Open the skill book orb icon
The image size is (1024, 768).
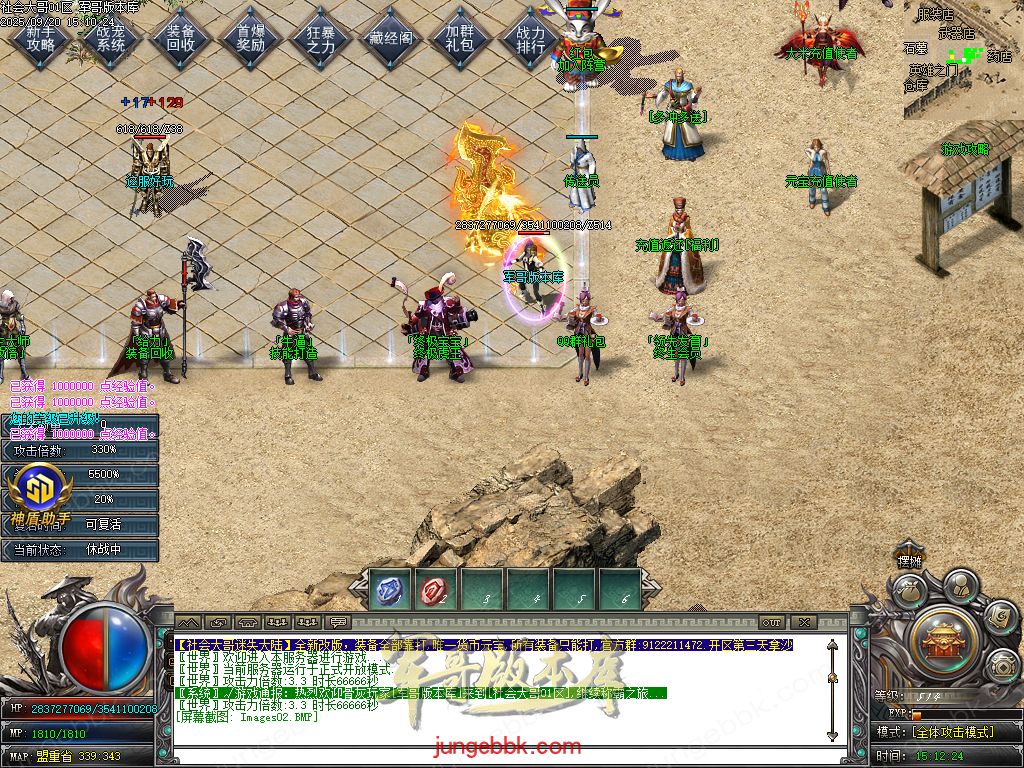pyautogui.click(x=1001, y=620)
